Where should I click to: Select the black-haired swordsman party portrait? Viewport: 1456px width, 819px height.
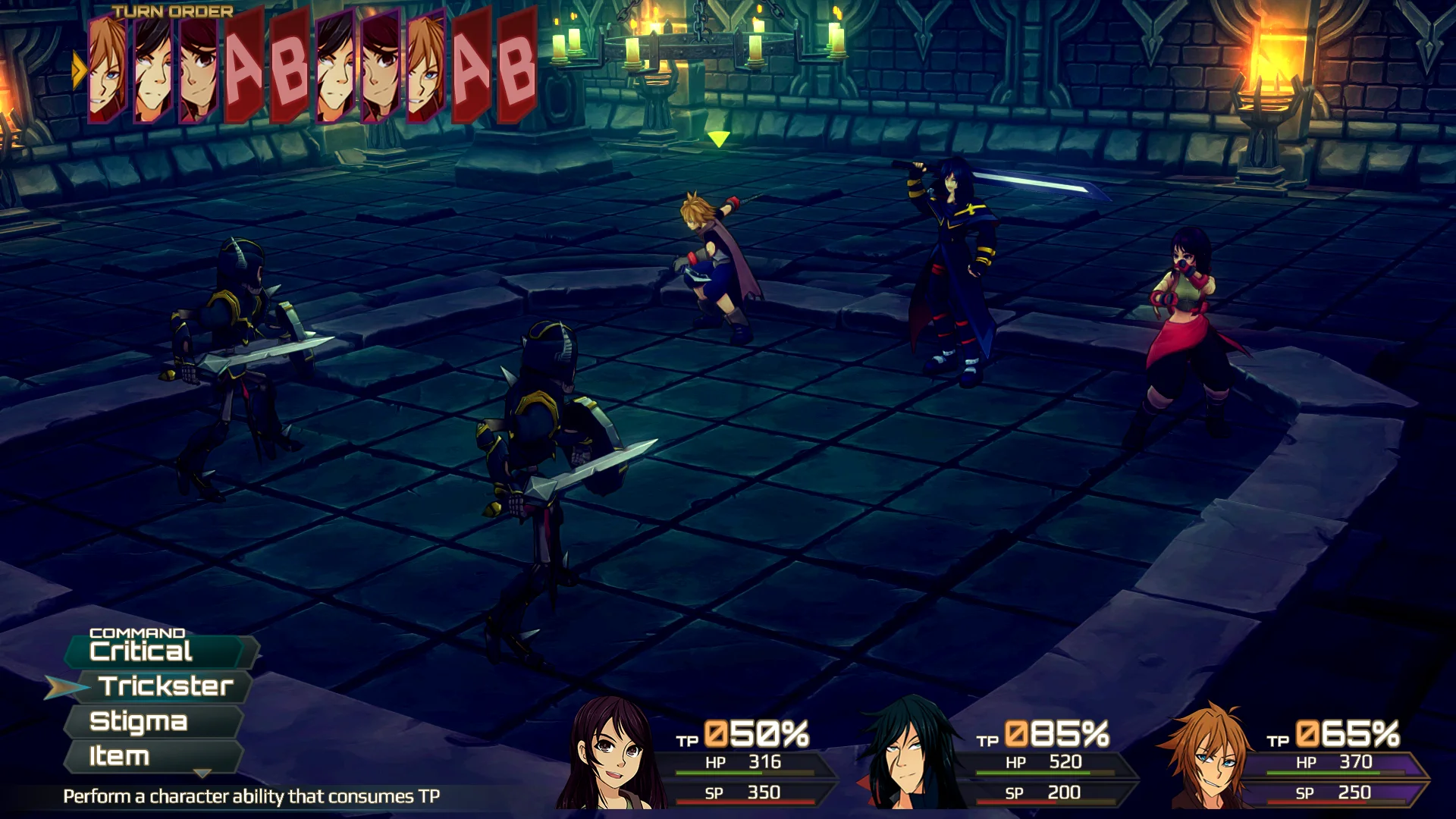point(908,755)
